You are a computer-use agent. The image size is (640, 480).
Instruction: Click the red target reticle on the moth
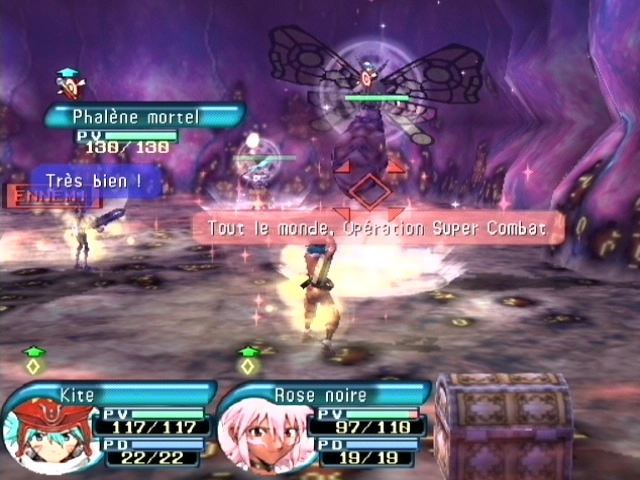tap(369, 189)
